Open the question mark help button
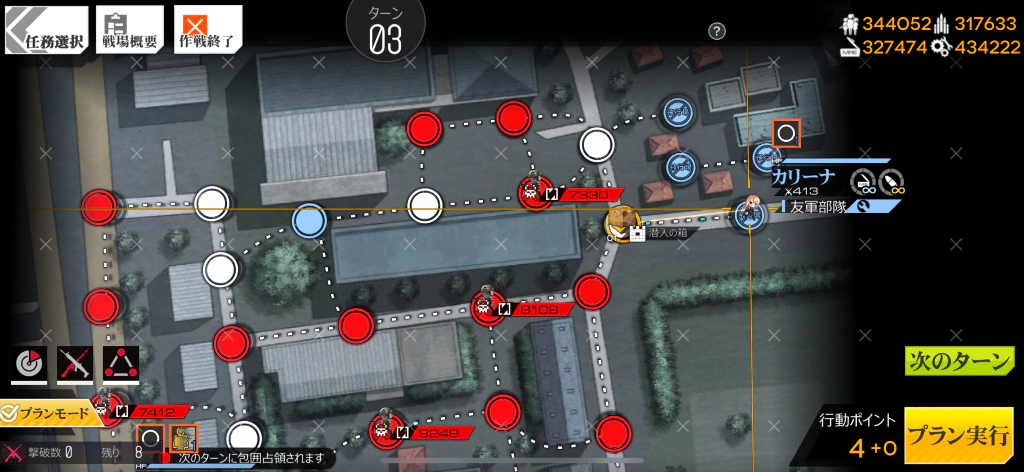 [716, 31]
